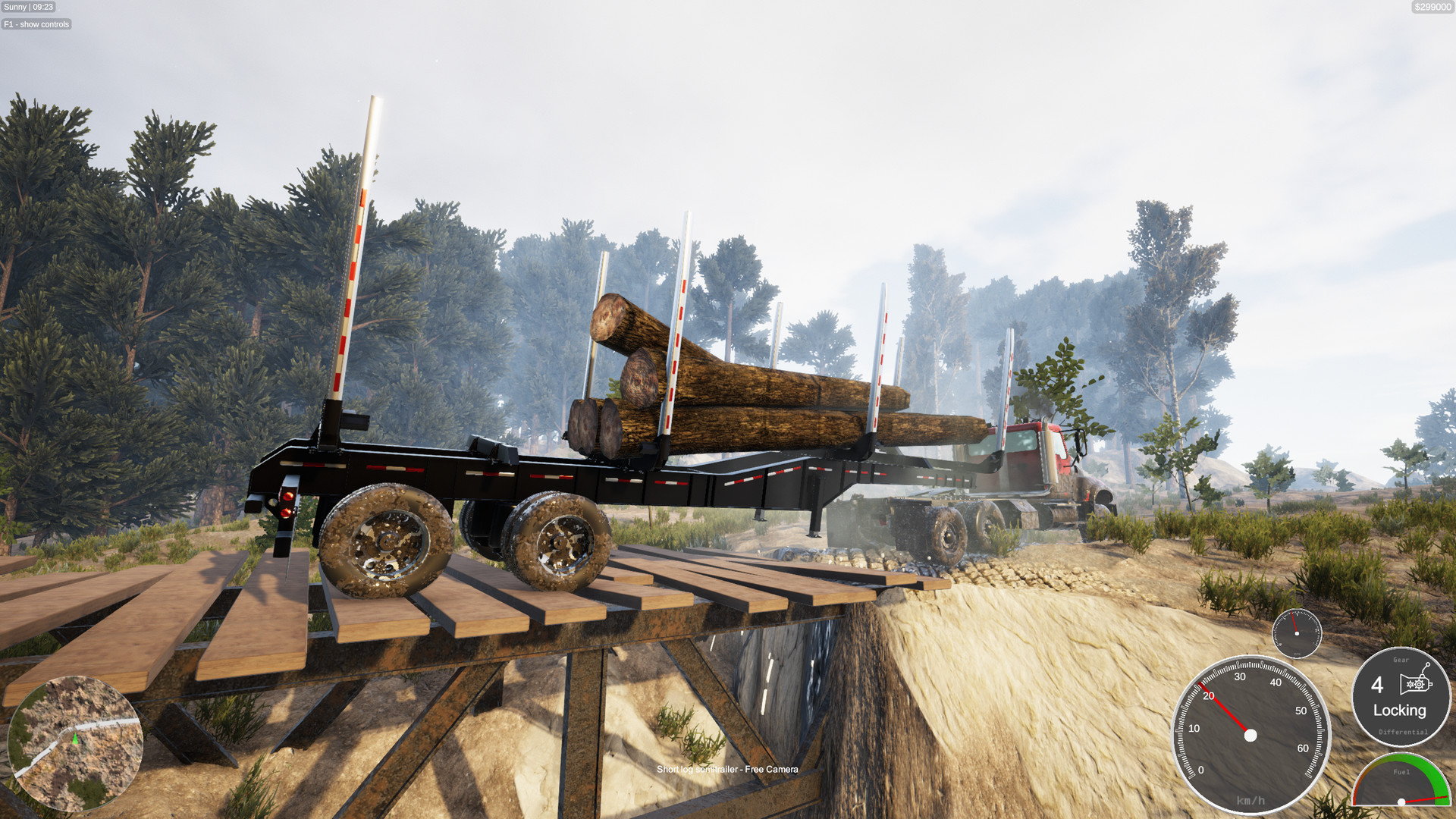Enable controls overlay via F1 label
The height and width of the screenshot is (819, 1456).
click(36, 24)
